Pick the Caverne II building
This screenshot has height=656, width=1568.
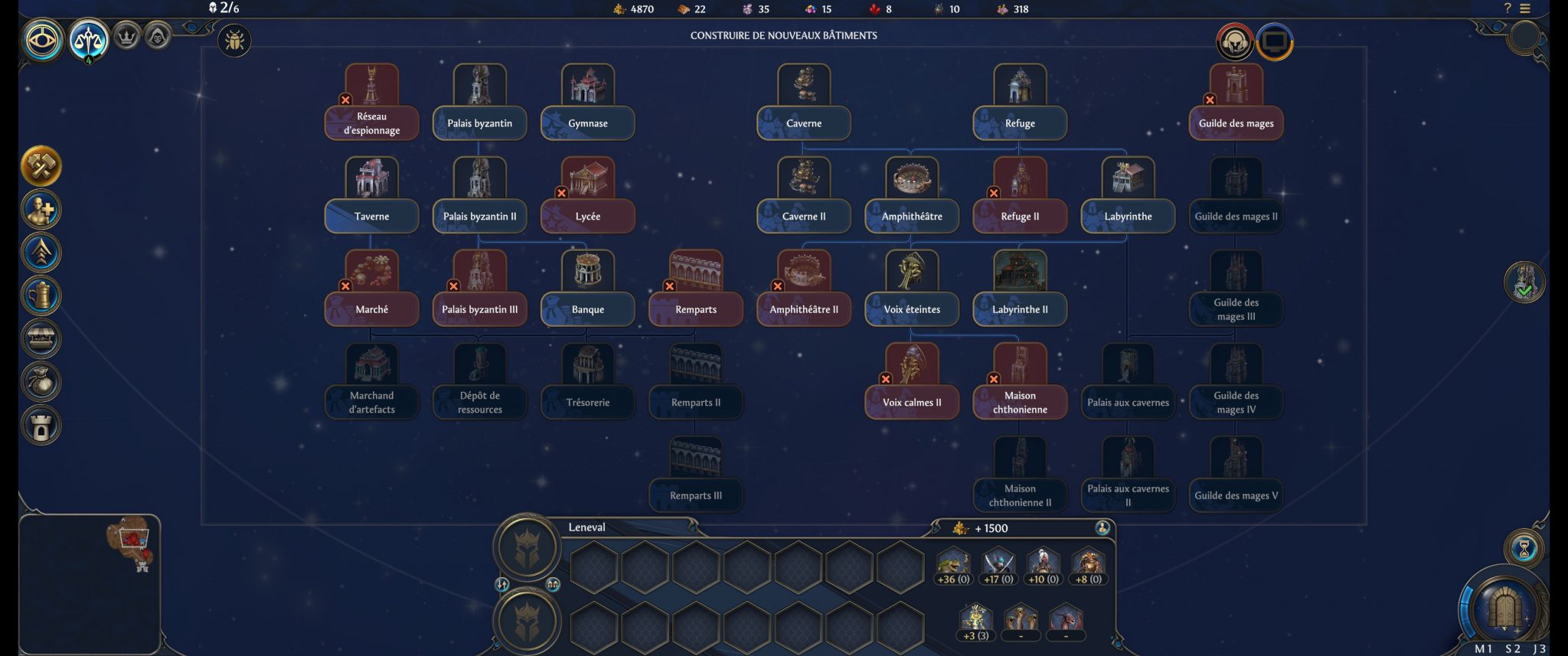point(803,216)
